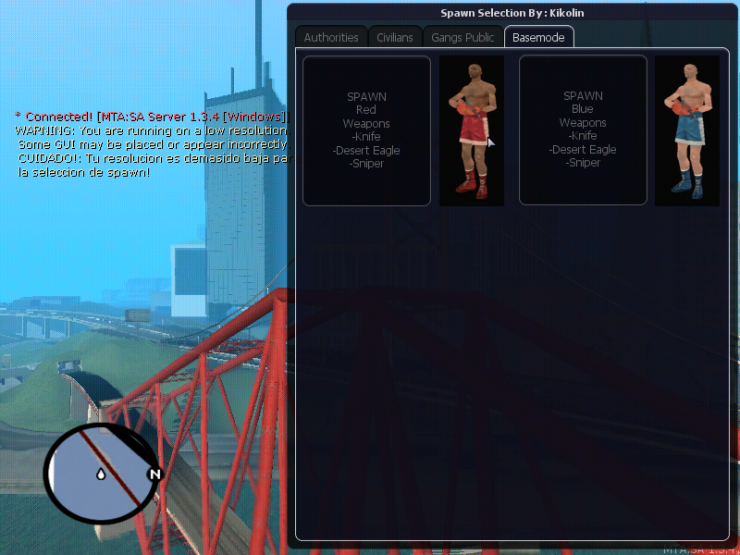Click the Basemode tab
Screen dimensions: 740x555
tap(539, 37)
